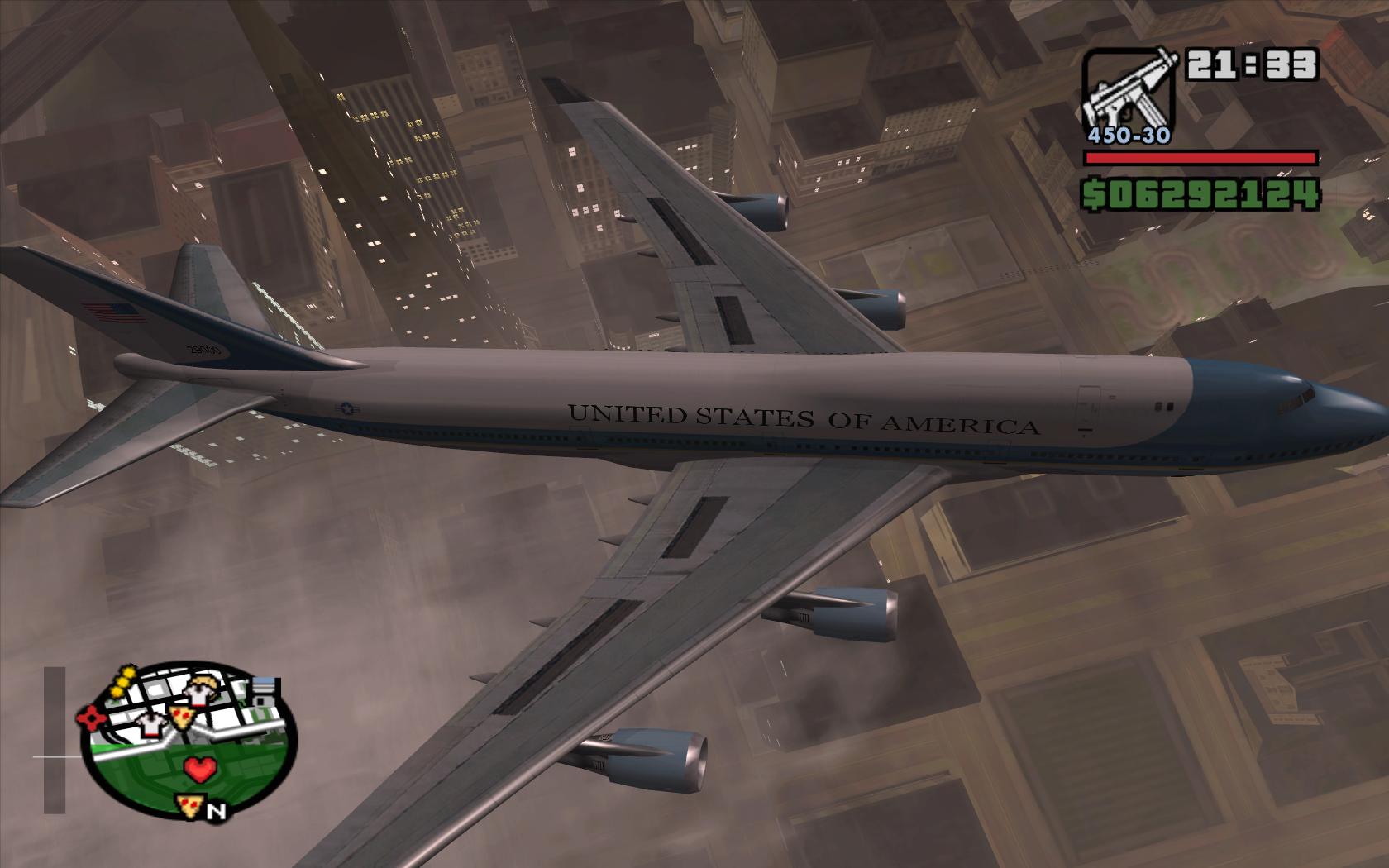Click the red flower-shaped radar blip
Image resolution: width=1389 pixels, height=868 pixels.
click(92, 718)
